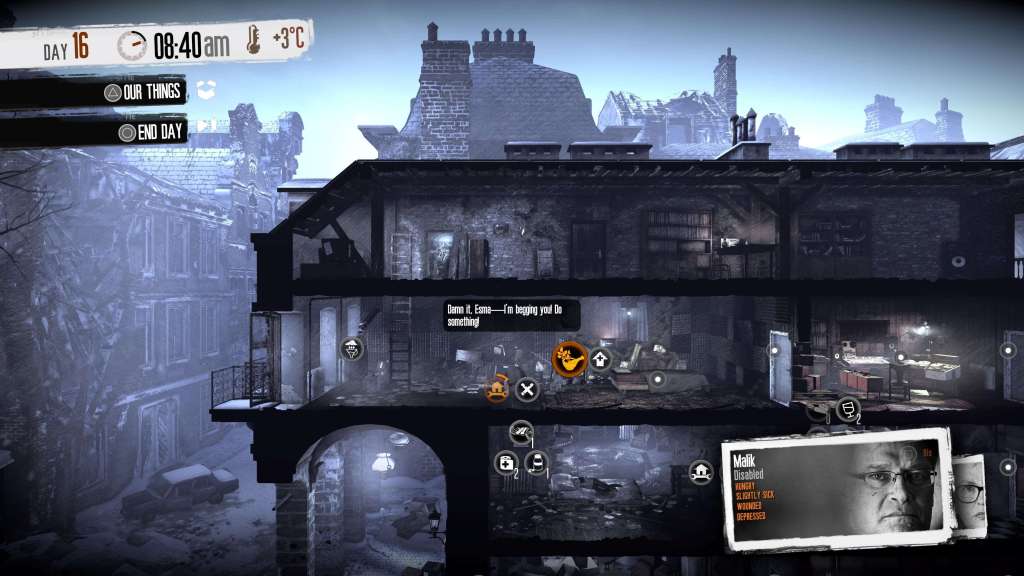Image resolution: width=1024 pixels, height=576 pixels.
Task: Use the up-arrow house upgrade icon
Action: point(600,358)
